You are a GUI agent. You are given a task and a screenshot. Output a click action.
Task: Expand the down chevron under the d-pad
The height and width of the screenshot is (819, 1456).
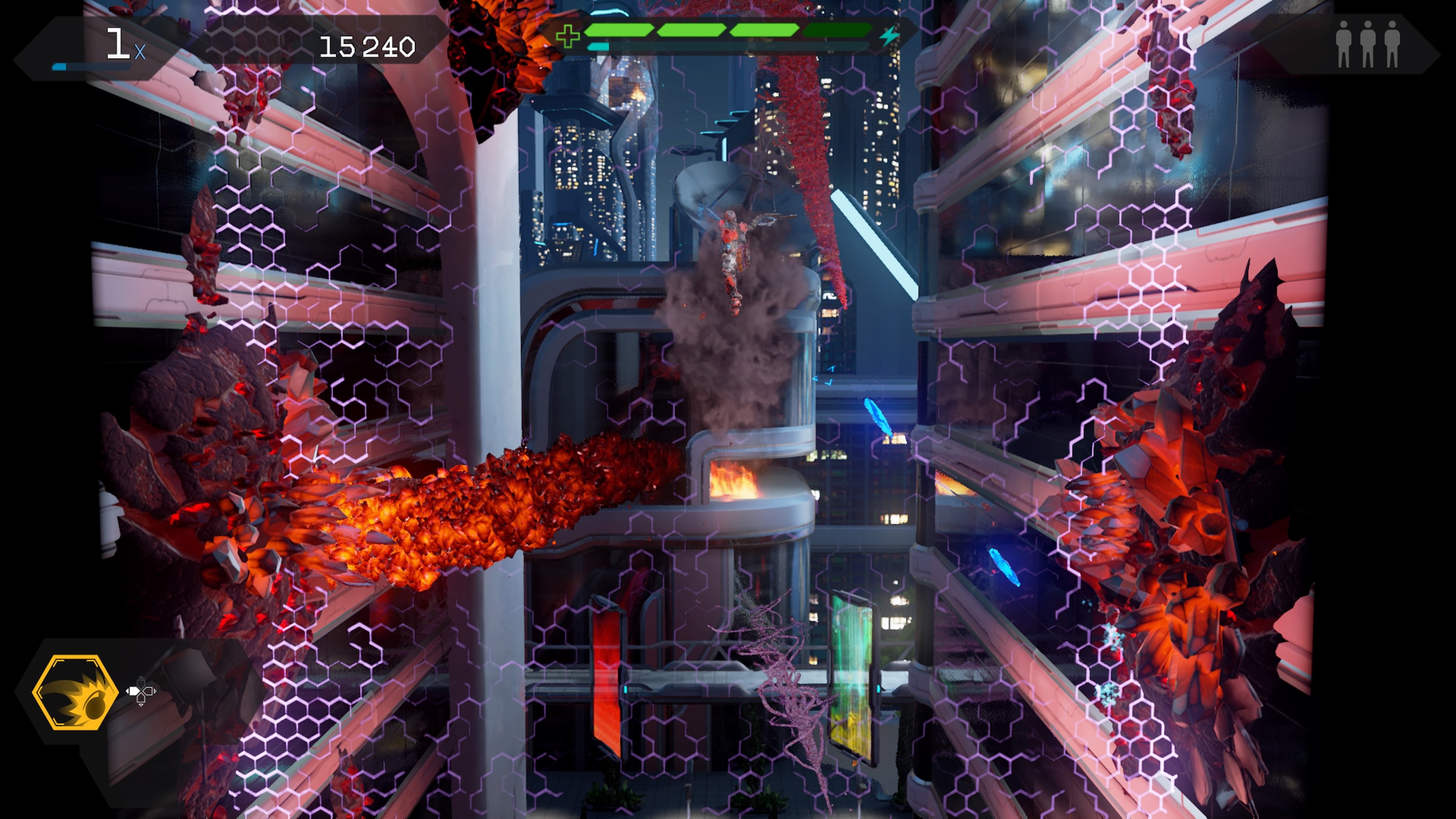click(141, 705)
